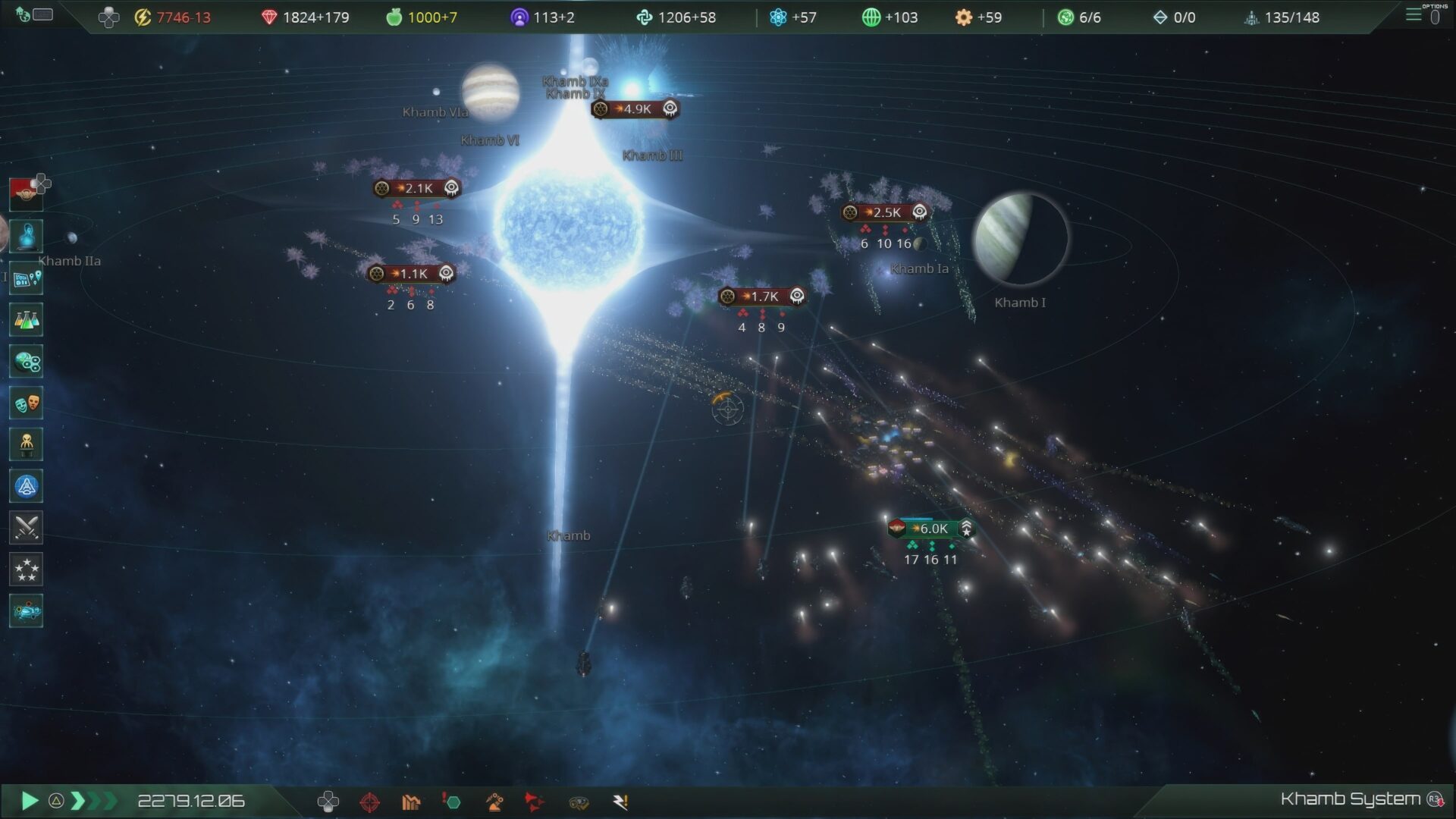
Task: Open the Expansion Planner spaceship icon
Action: point(27,610)
